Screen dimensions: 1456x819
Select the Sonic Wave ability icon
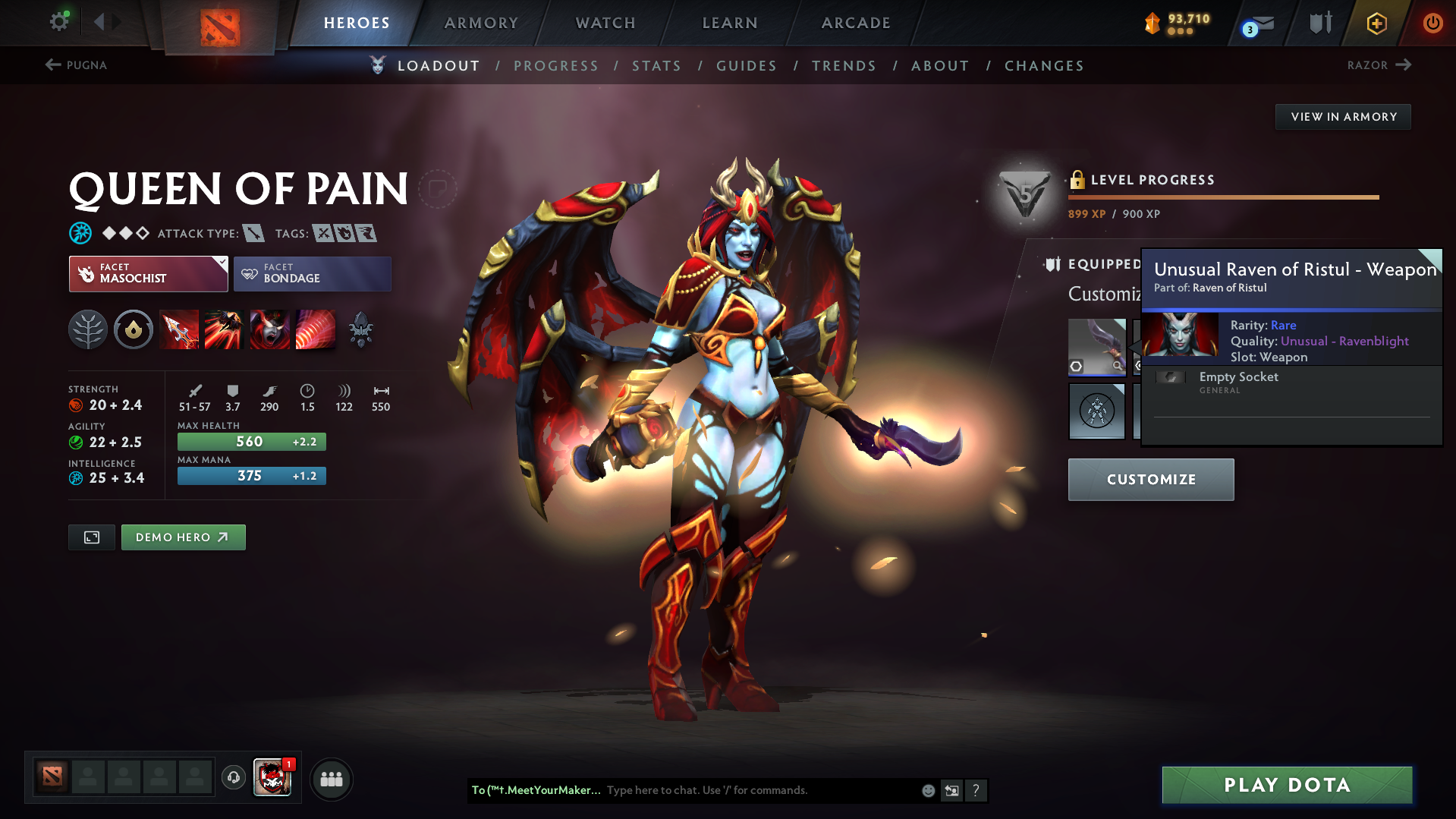point(315,329)
